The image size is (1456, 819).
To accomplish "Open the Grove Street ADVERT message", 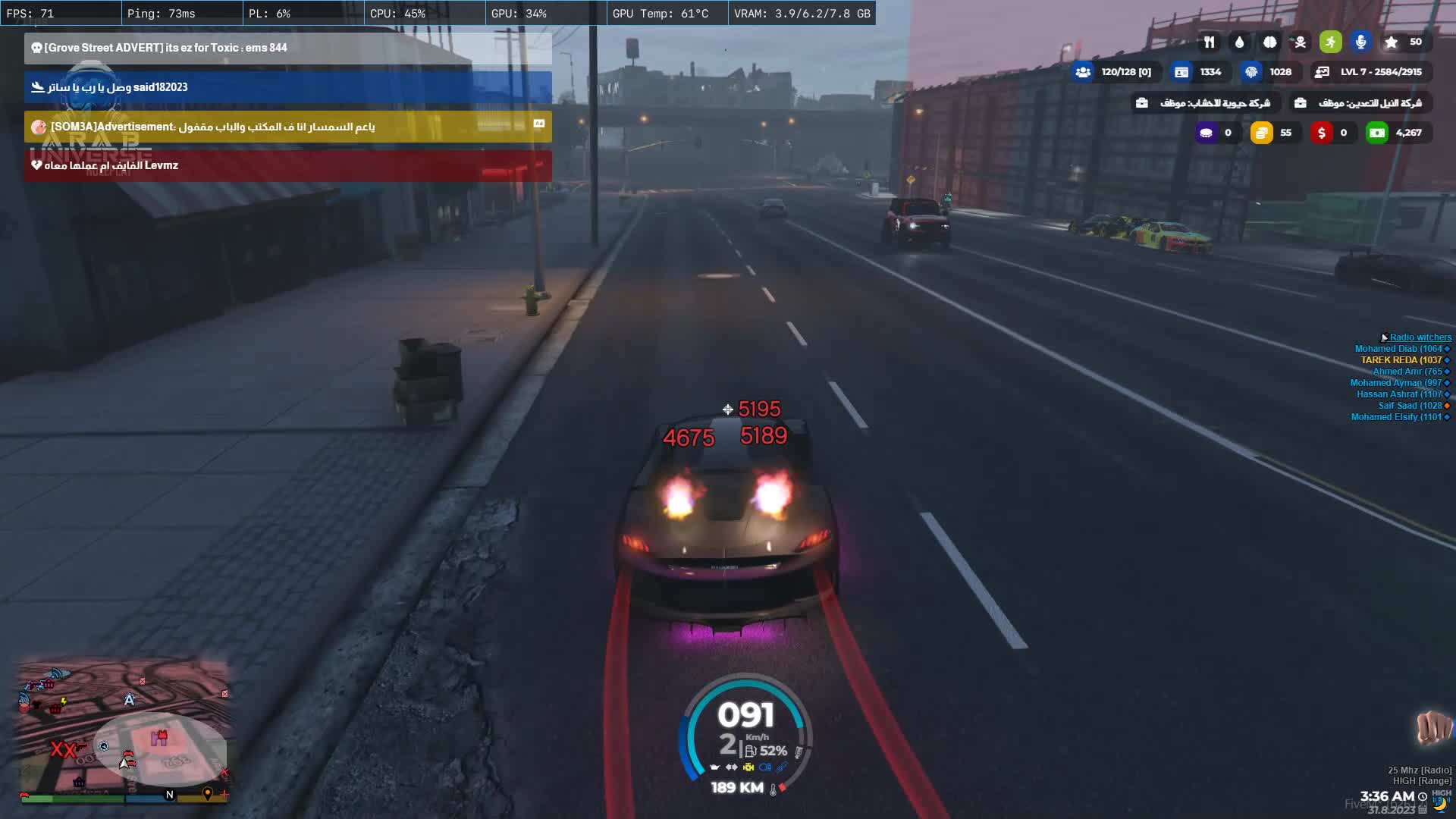I will click(x=287, y=48).
